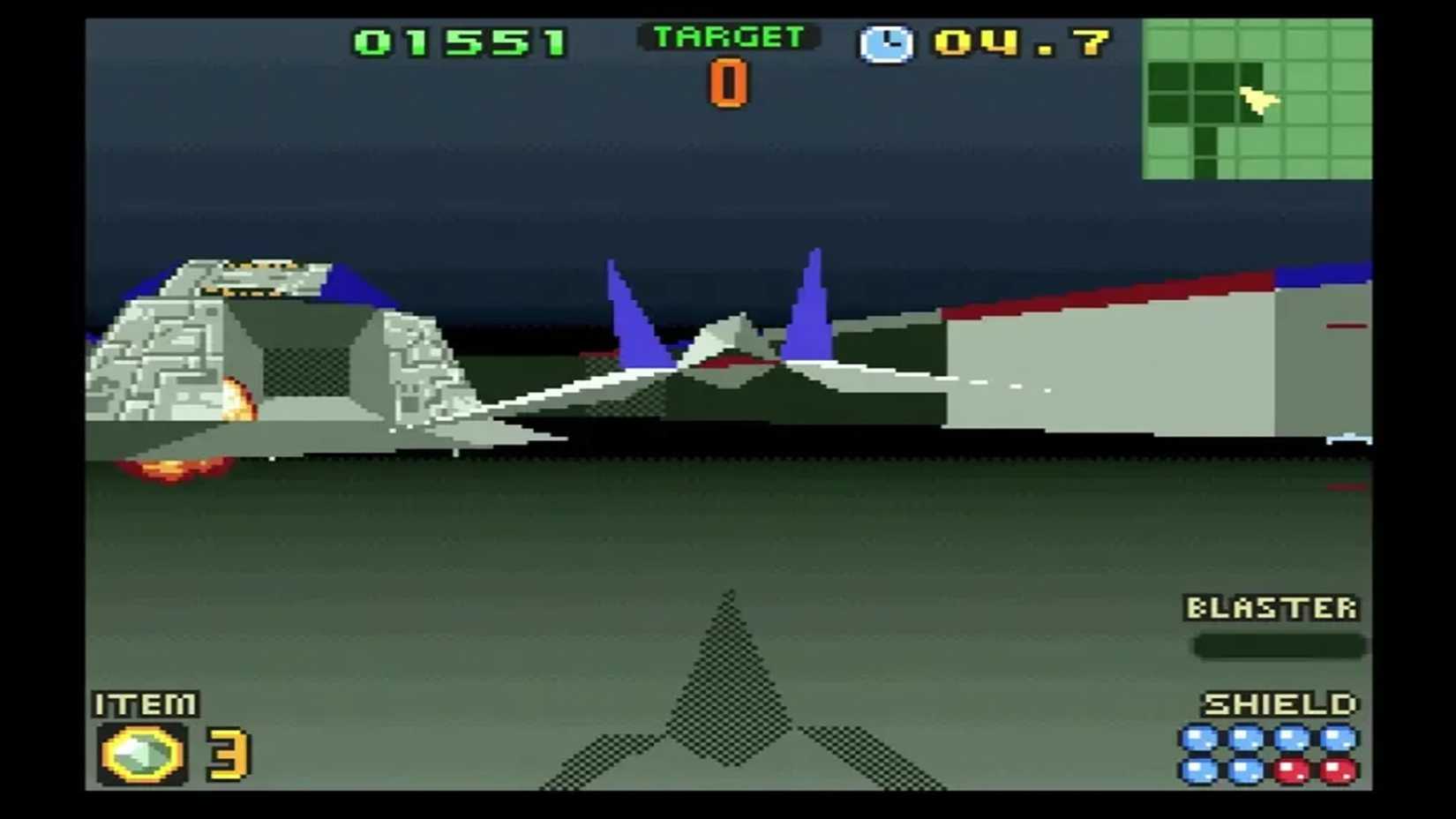This screenshot has height=819, width=1456.
Task: Switch to the SHIELD status tab
Action: (1278, 704)
